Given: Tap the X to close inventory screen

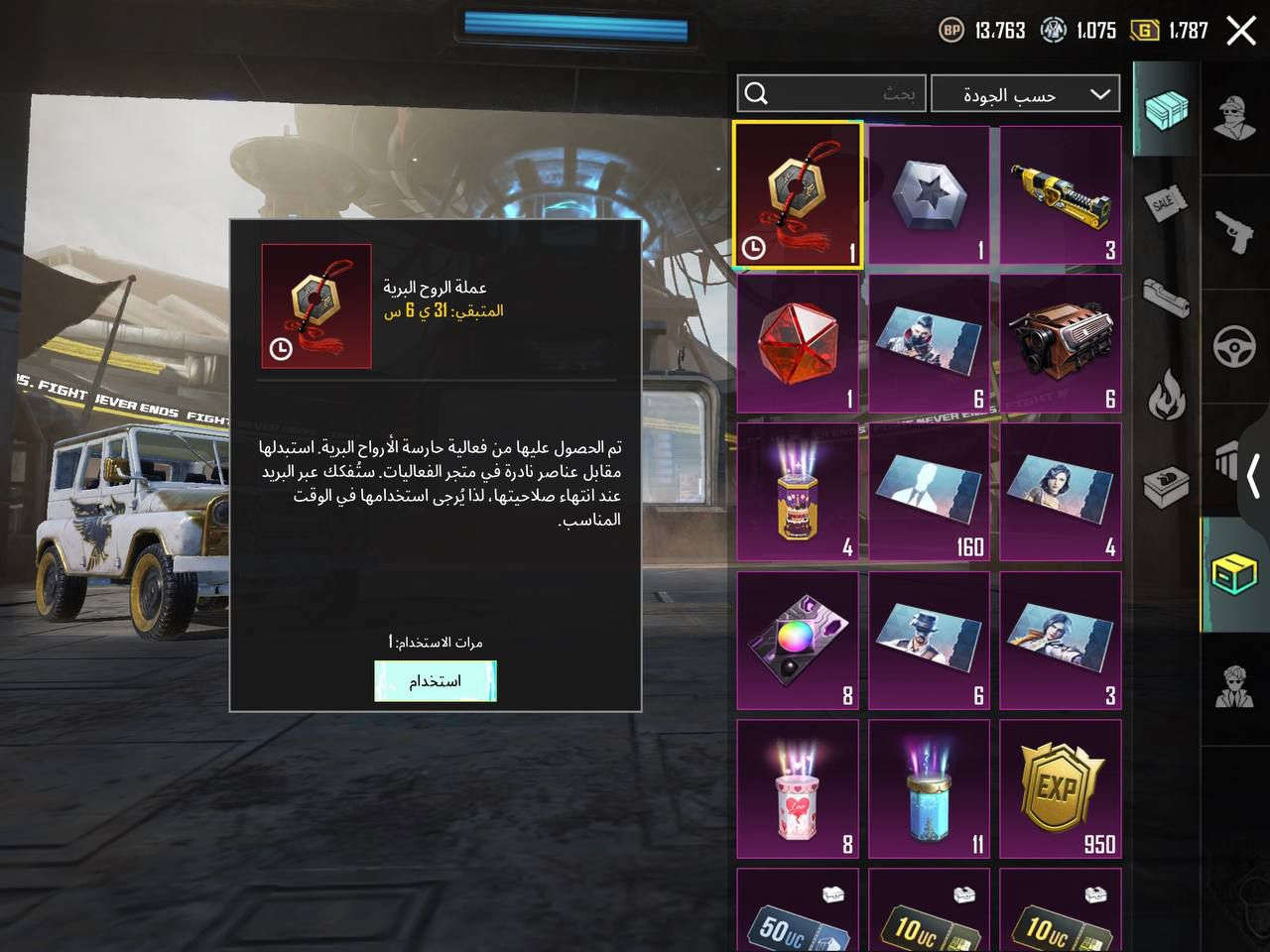Looking at the screenshot, I should [x=1239, y=31].
